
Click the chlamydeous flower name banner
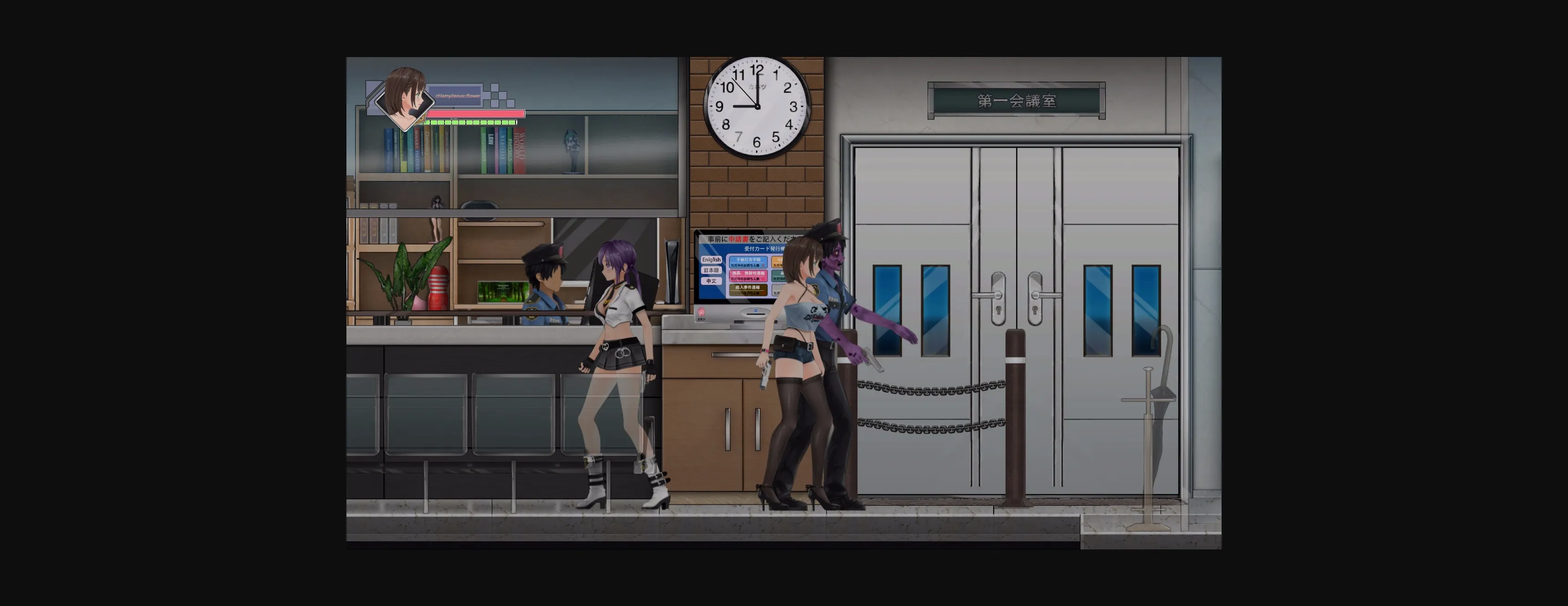point(458,96)
